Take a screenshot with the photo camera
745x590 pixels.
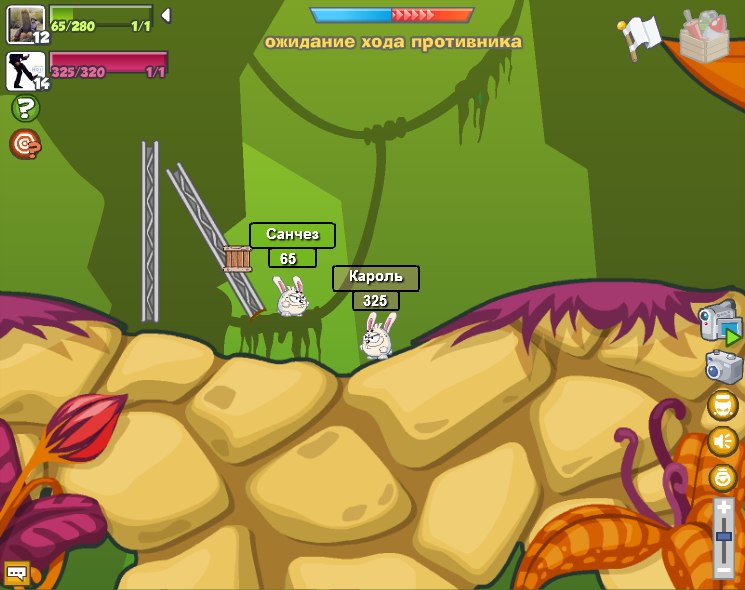[x=723, y=366]
